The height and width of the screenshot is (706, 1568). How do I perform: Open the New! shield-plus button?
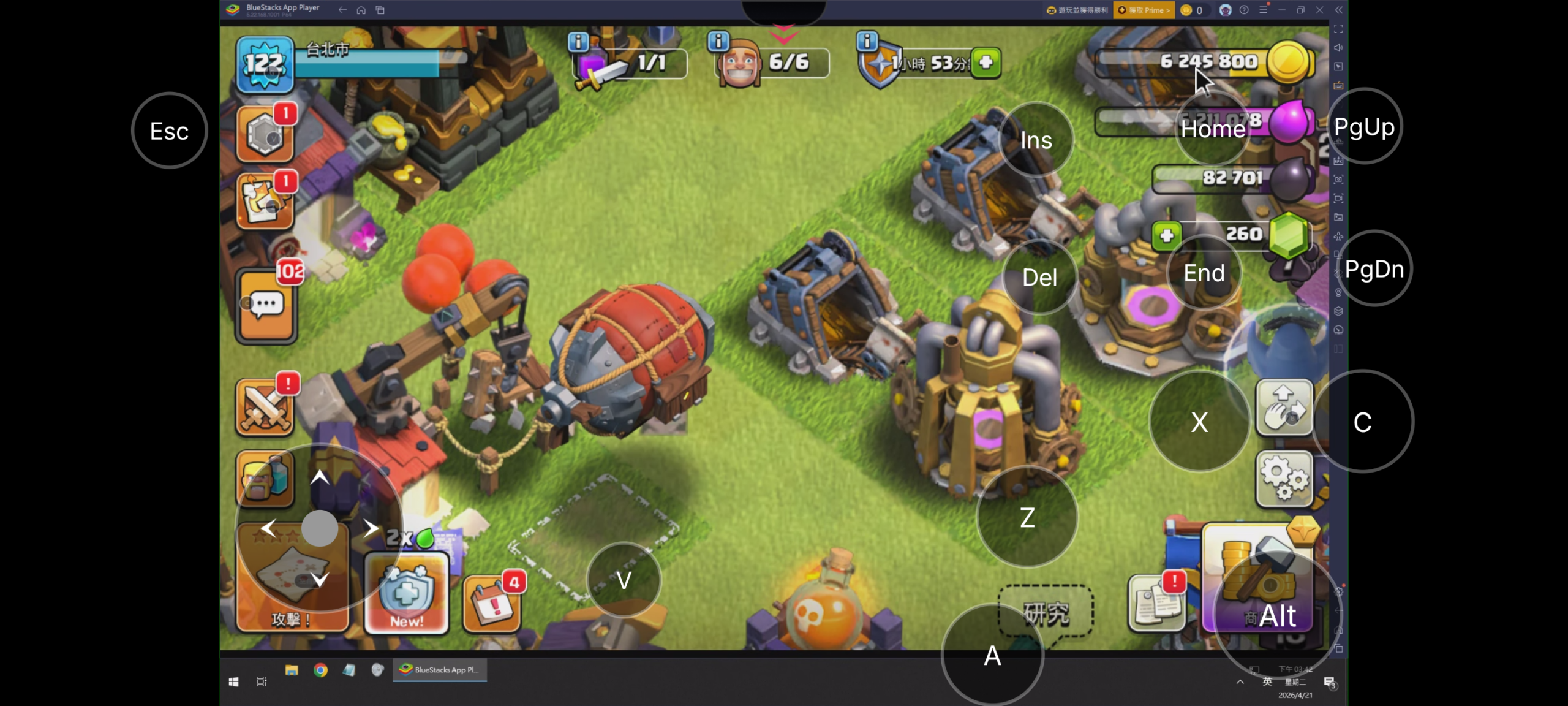407,593
